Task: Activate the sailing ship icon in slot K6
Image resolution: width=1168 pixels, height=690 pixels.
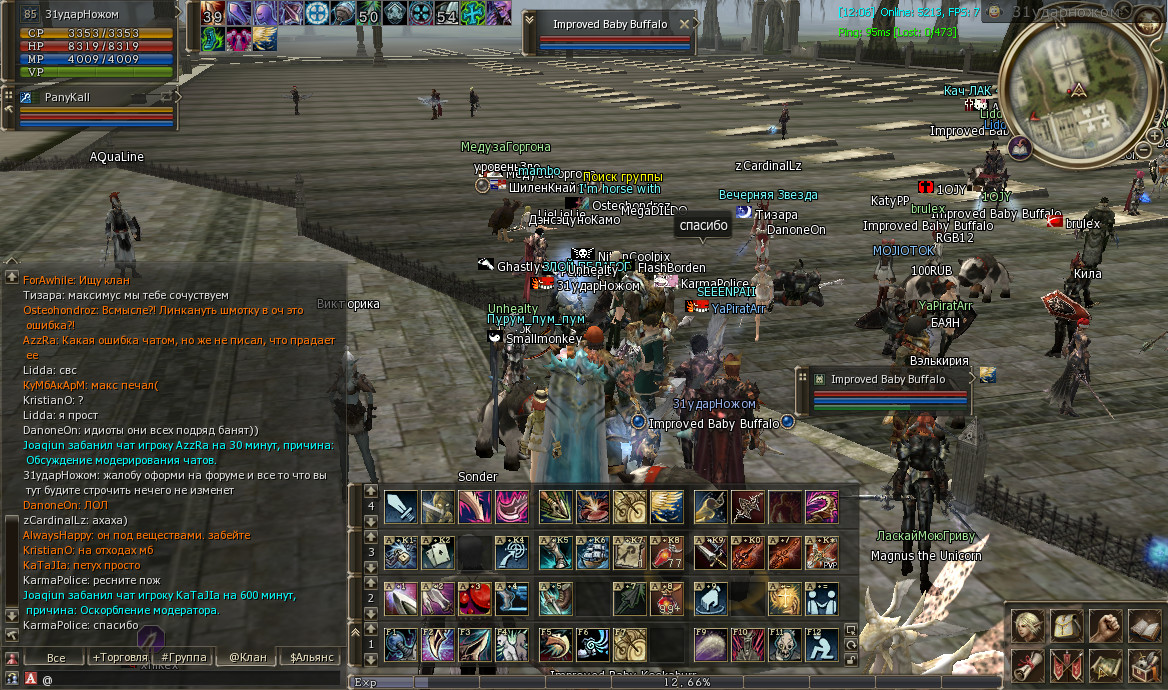Action: pyautogui.click(x=593, y=553)
